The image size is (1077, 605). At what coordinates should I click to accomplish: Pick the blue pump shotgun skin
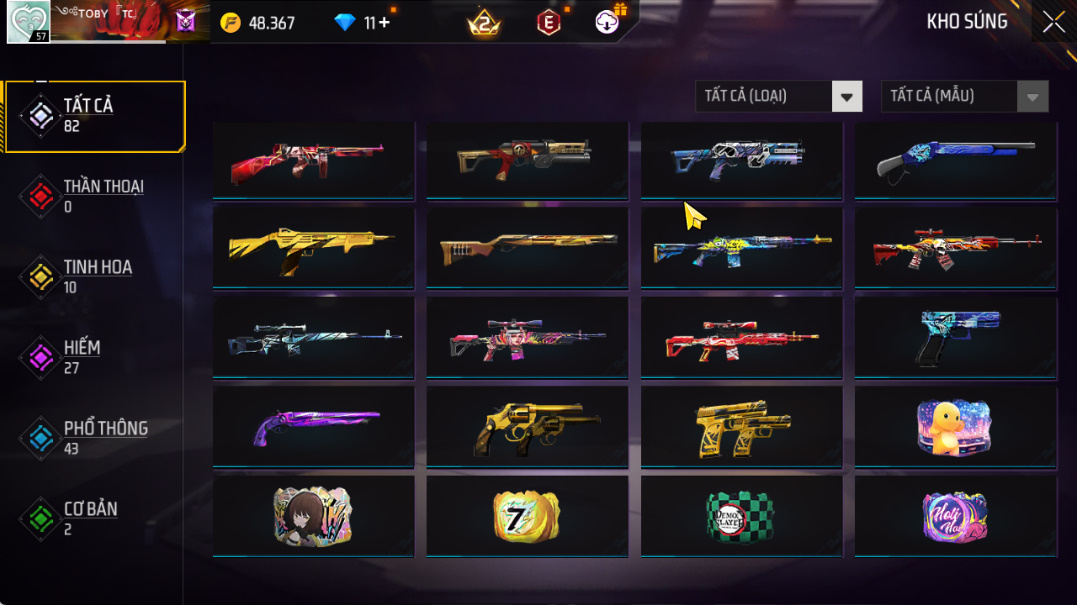click(x=955, y=160)
